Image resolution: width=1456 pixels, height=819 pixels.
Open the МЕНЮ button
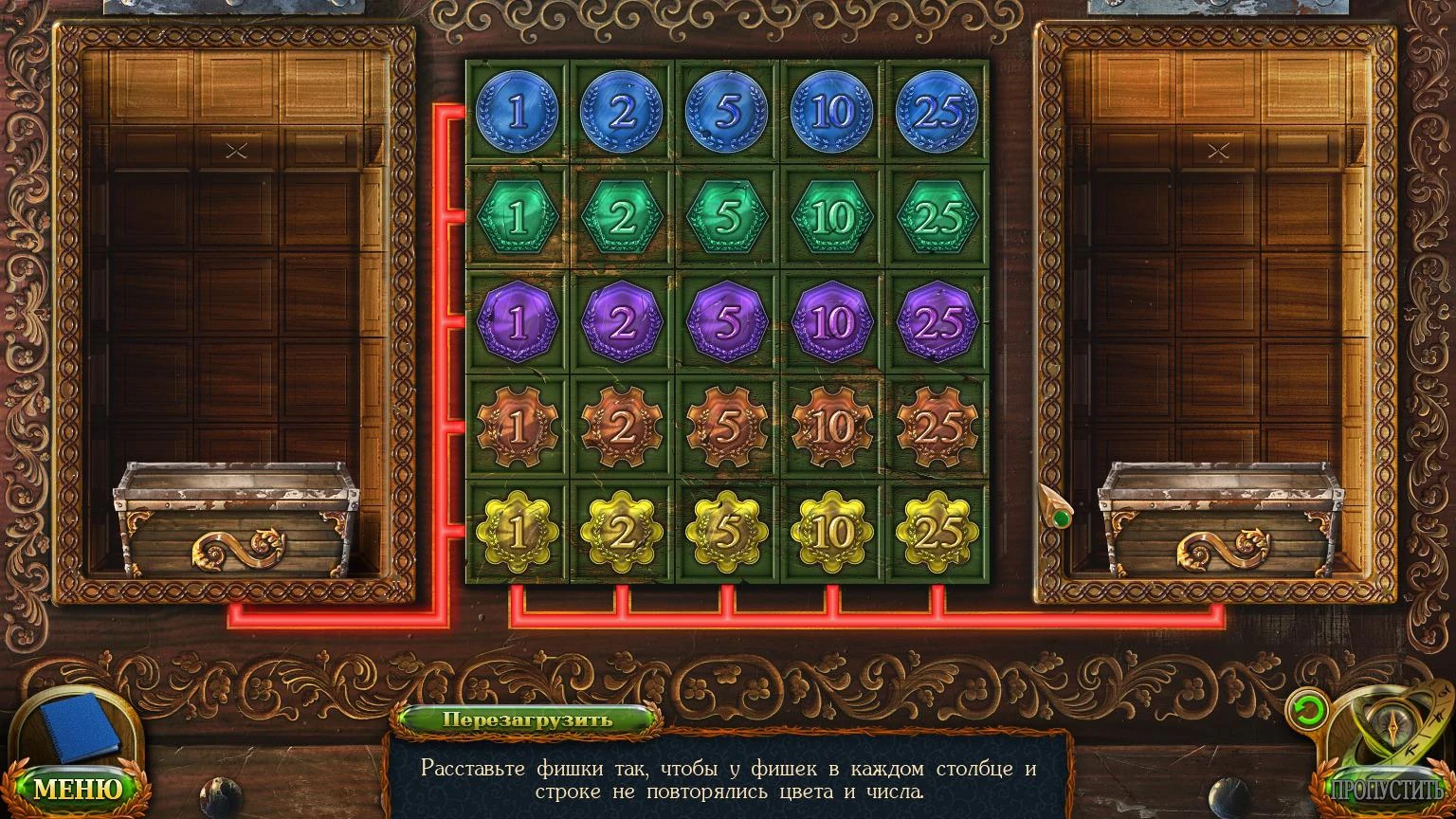click(79, 788)
